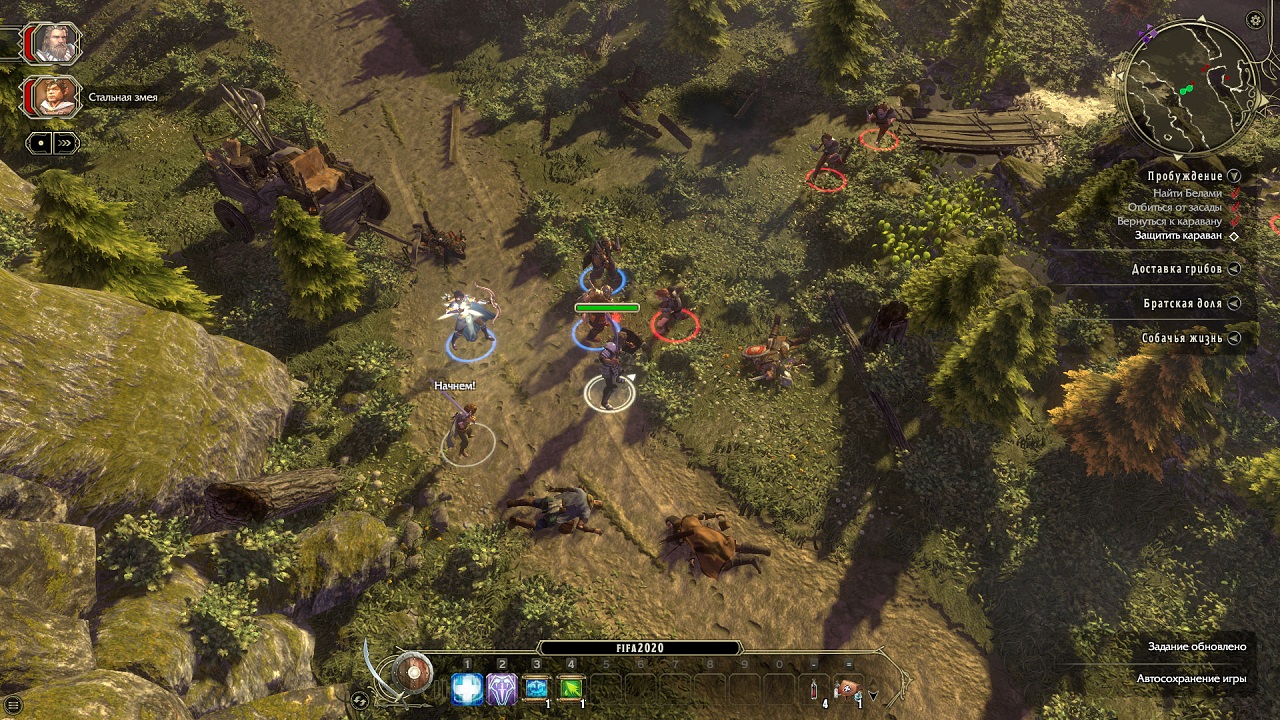Use the bandage kit item slot
The width and height of the screenshot is (1280, 720).
848,688
